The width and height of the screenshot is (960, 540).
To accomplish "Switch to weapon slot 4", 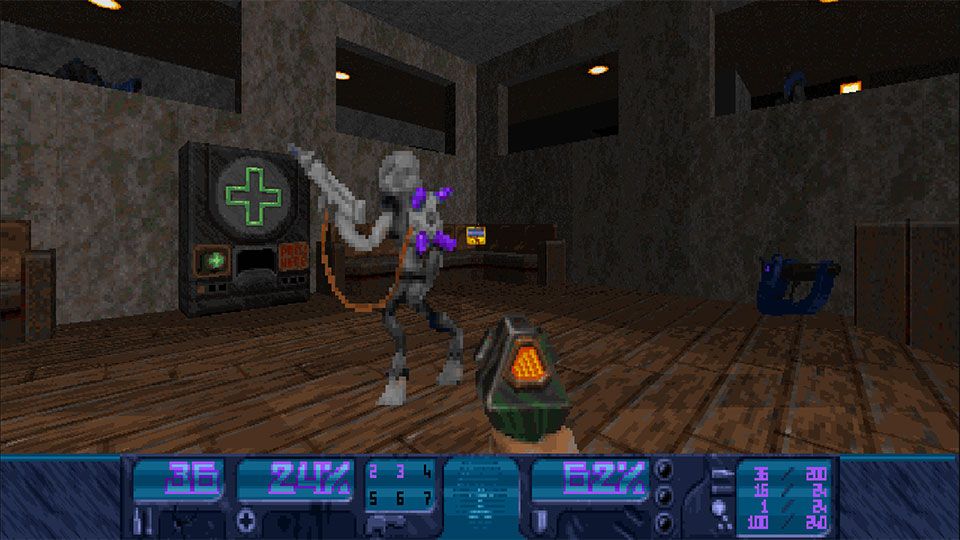I will 427,471.
